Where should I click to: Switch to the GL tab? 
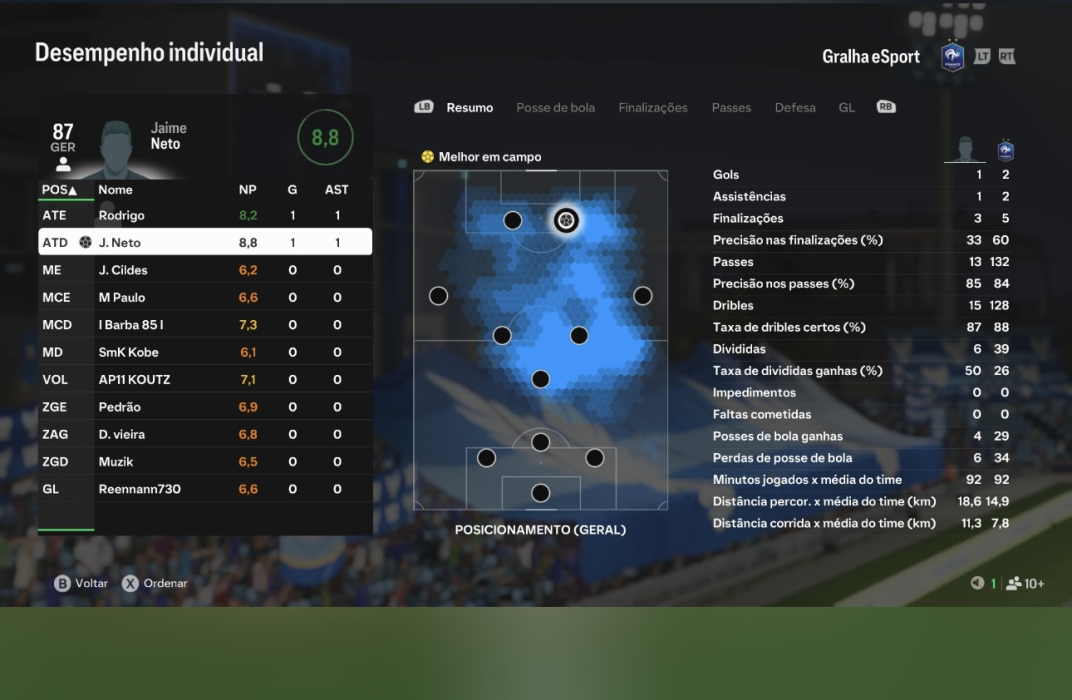(846, 108)
